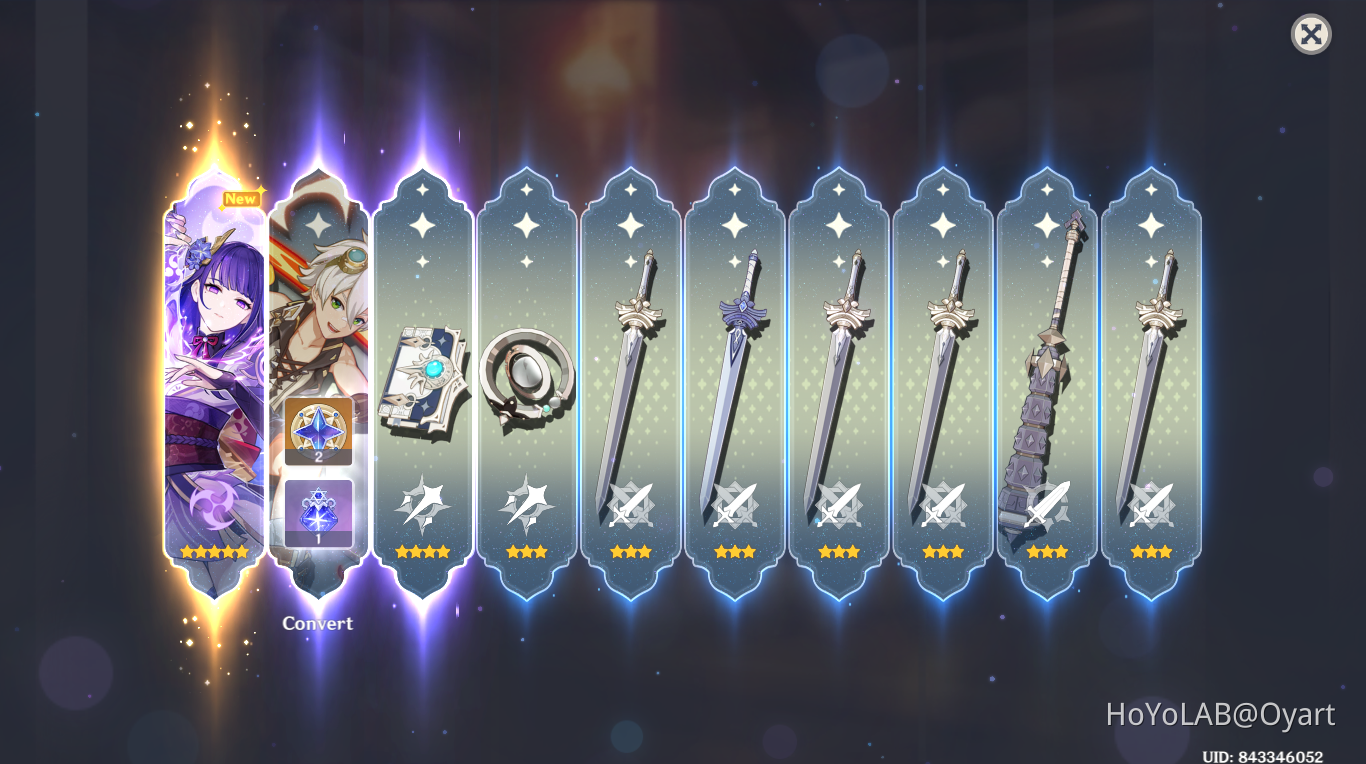Click the sword emblem on the first sword card

coord(632,505)
